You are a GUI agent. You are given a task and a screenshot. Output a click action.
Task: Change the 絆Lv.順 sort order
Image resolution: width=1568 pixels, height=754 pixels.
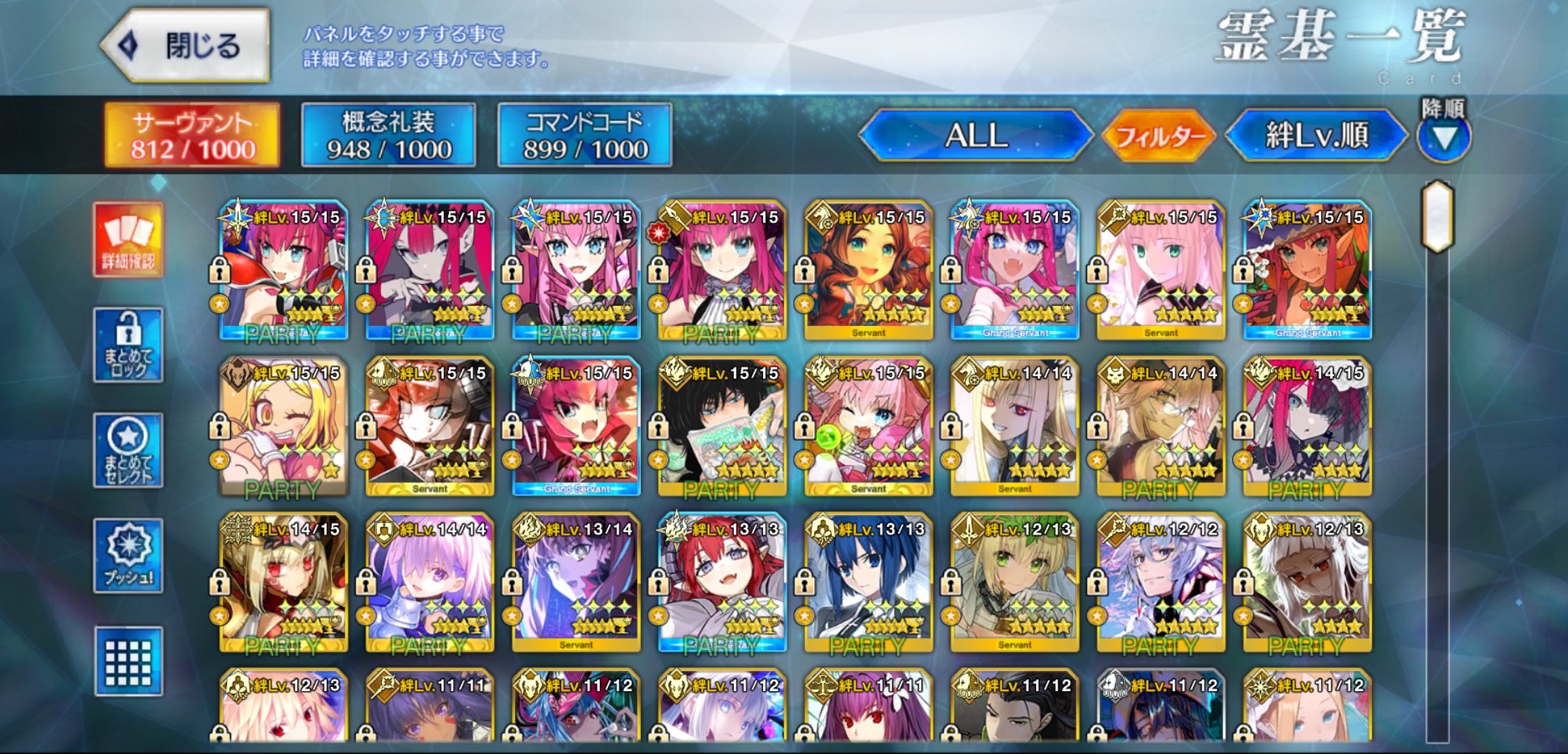coord(1317,135)
